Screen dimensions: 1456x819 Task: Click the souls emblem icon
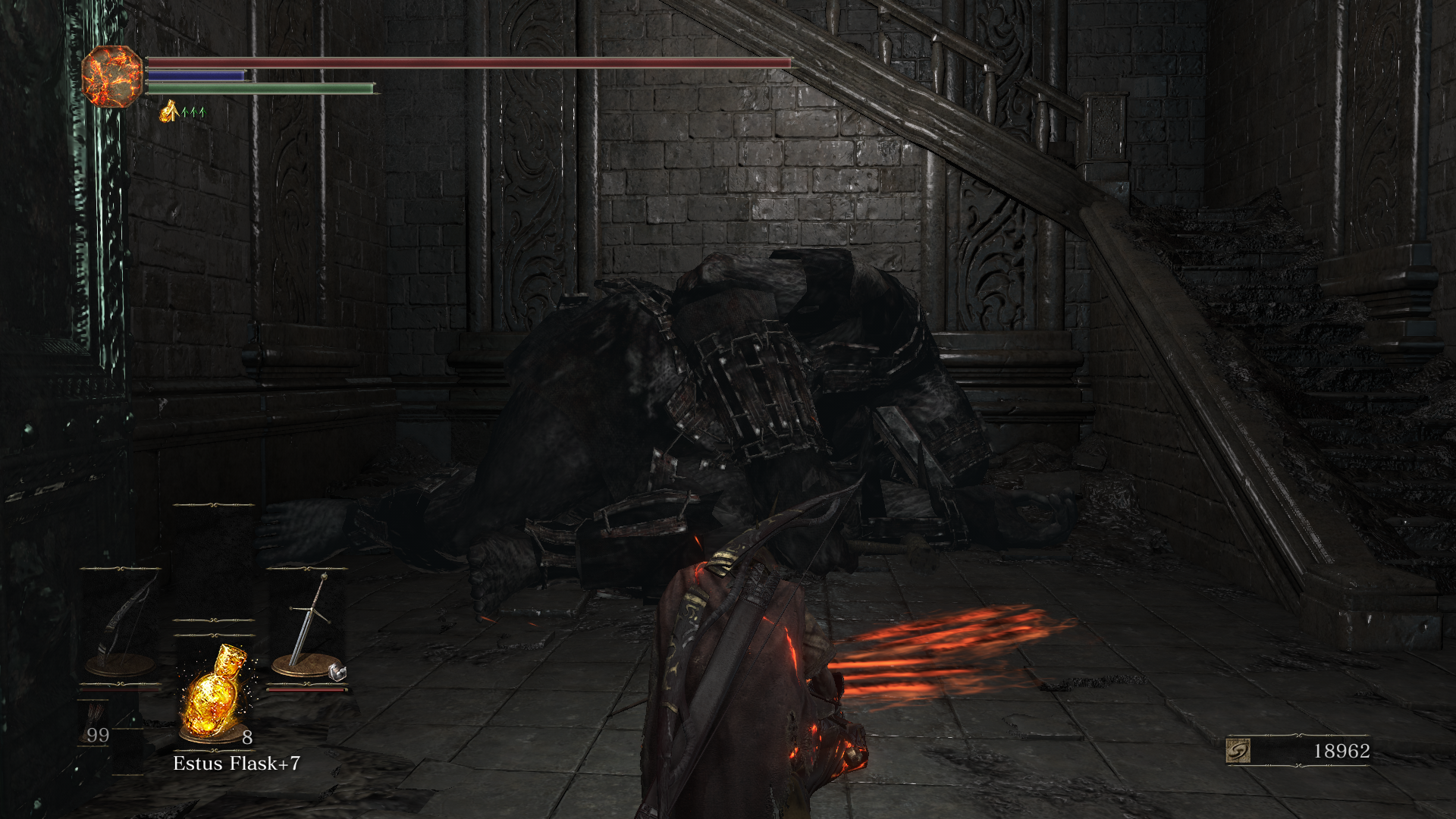coord(1238,751)
